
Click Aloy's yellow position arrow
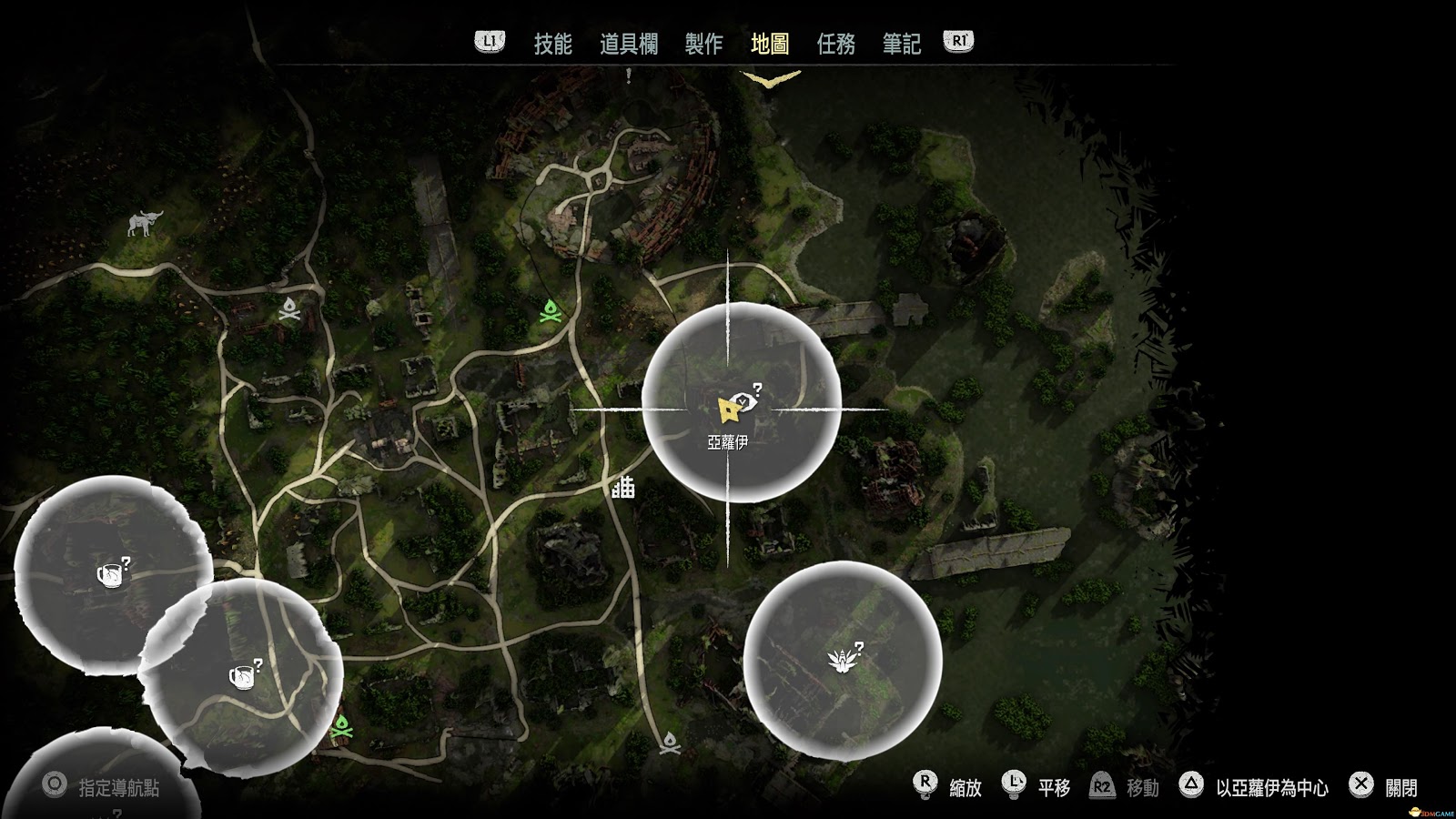tap(726, 411)
